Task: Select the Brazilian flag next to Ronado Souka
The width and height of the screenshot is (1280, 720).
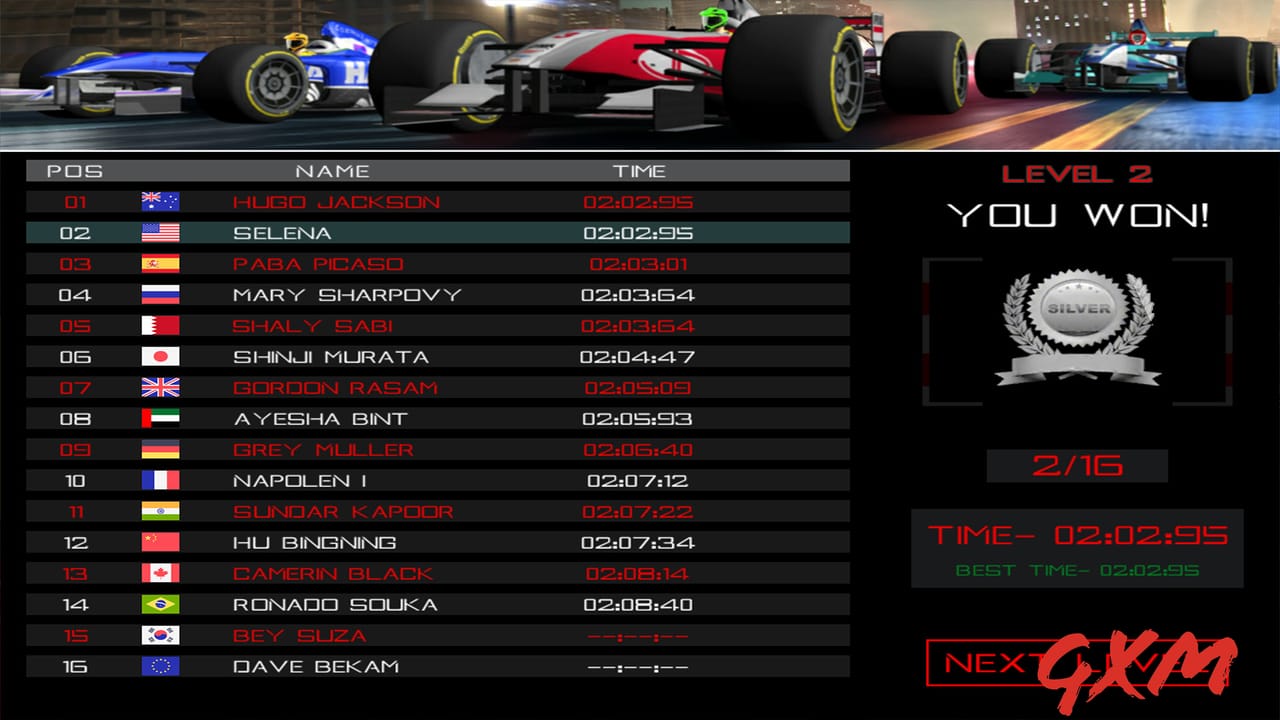Action: (x=160, y=604)
